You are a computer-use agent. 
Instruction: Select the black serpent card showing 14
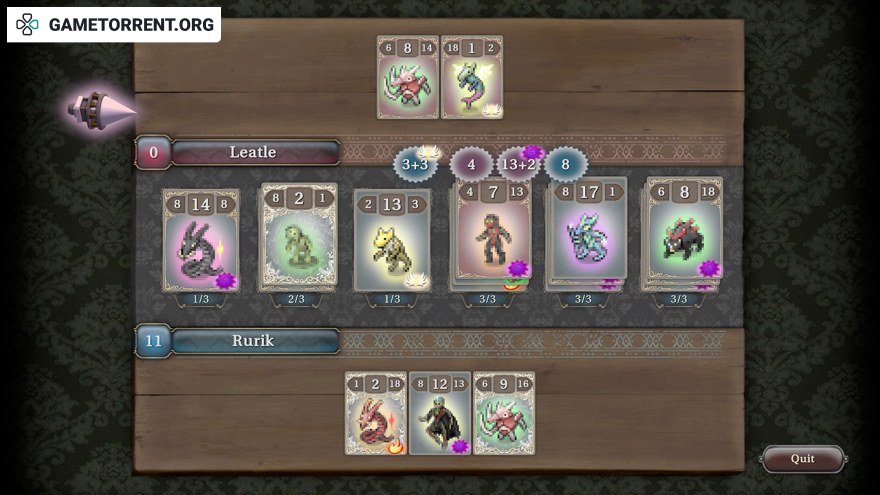coord(201,241)
